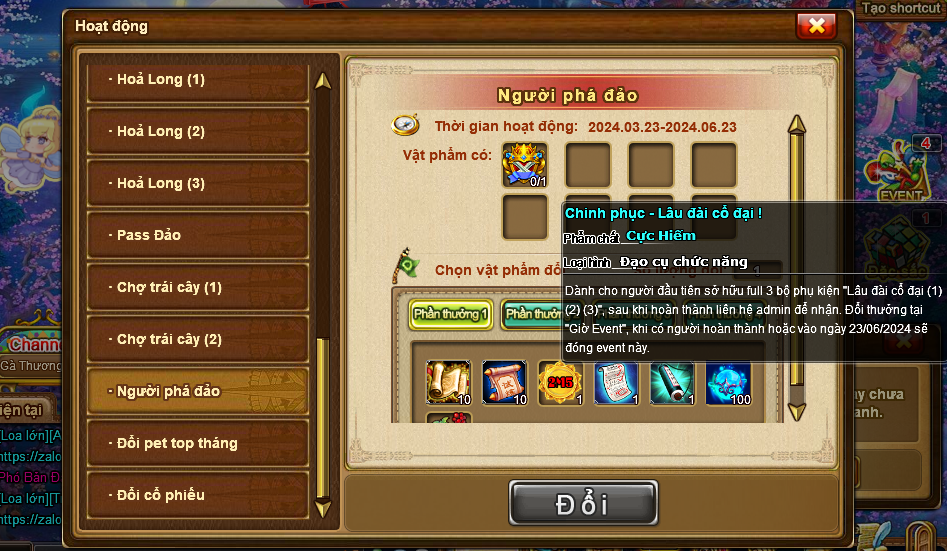Choose the Hoả Long (3) entry
947x551 pixels.
coord(197,184)
